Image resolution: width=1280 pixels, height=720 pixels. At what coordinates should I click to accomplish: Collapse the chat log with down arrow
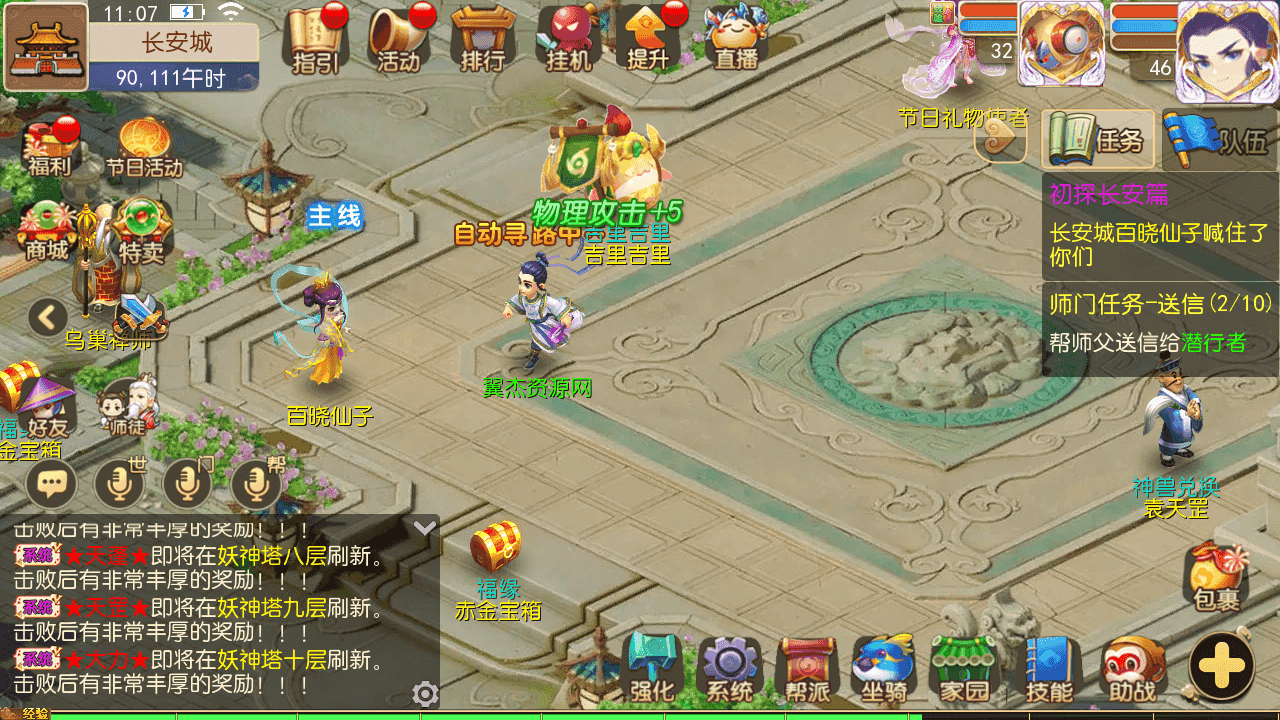pyautogui.click(x=425, y=528)
